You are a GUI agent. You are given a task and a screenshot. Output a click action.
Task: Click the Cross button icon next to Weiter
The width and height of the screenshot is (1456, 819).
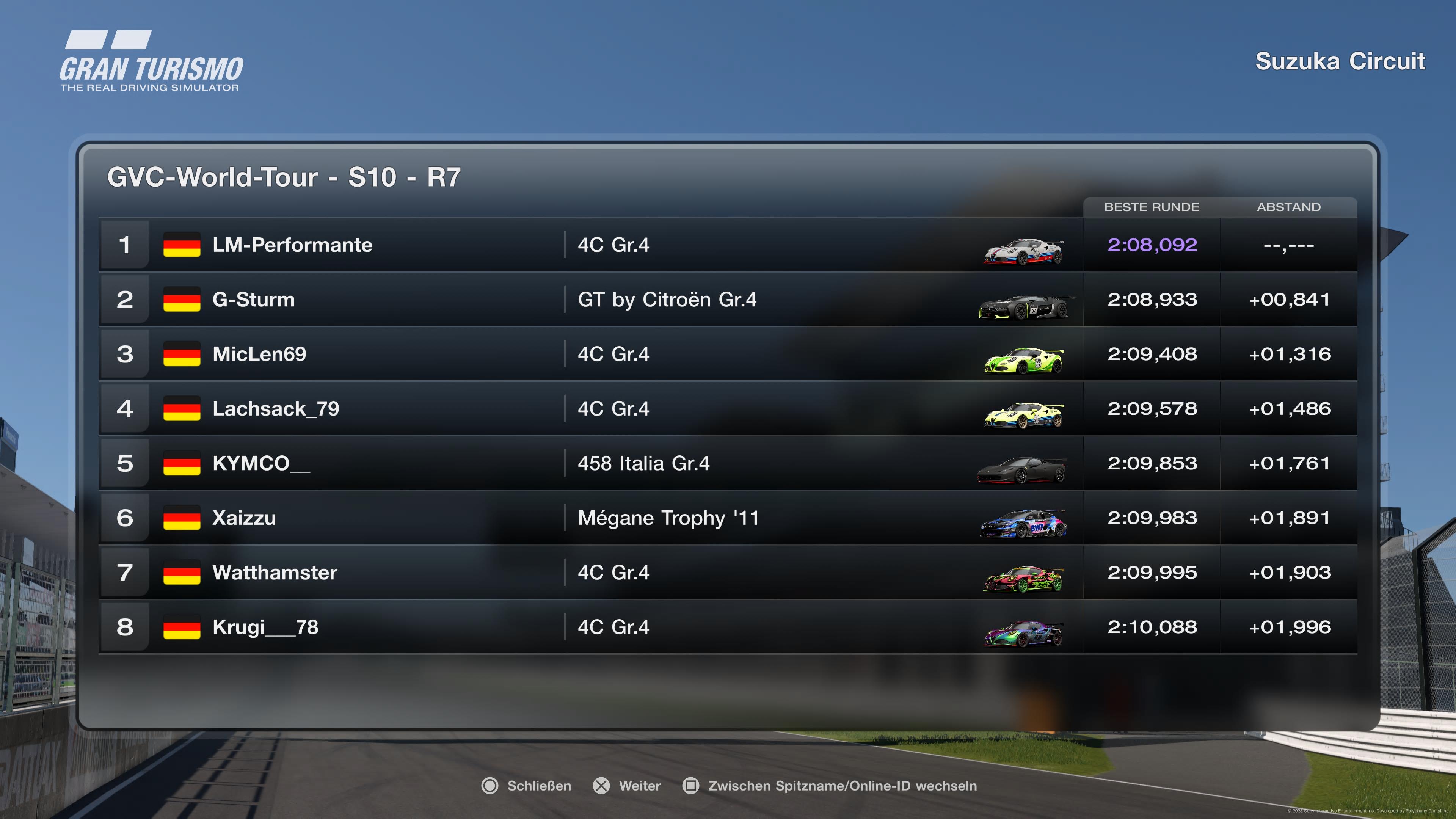tap(602, 786)
